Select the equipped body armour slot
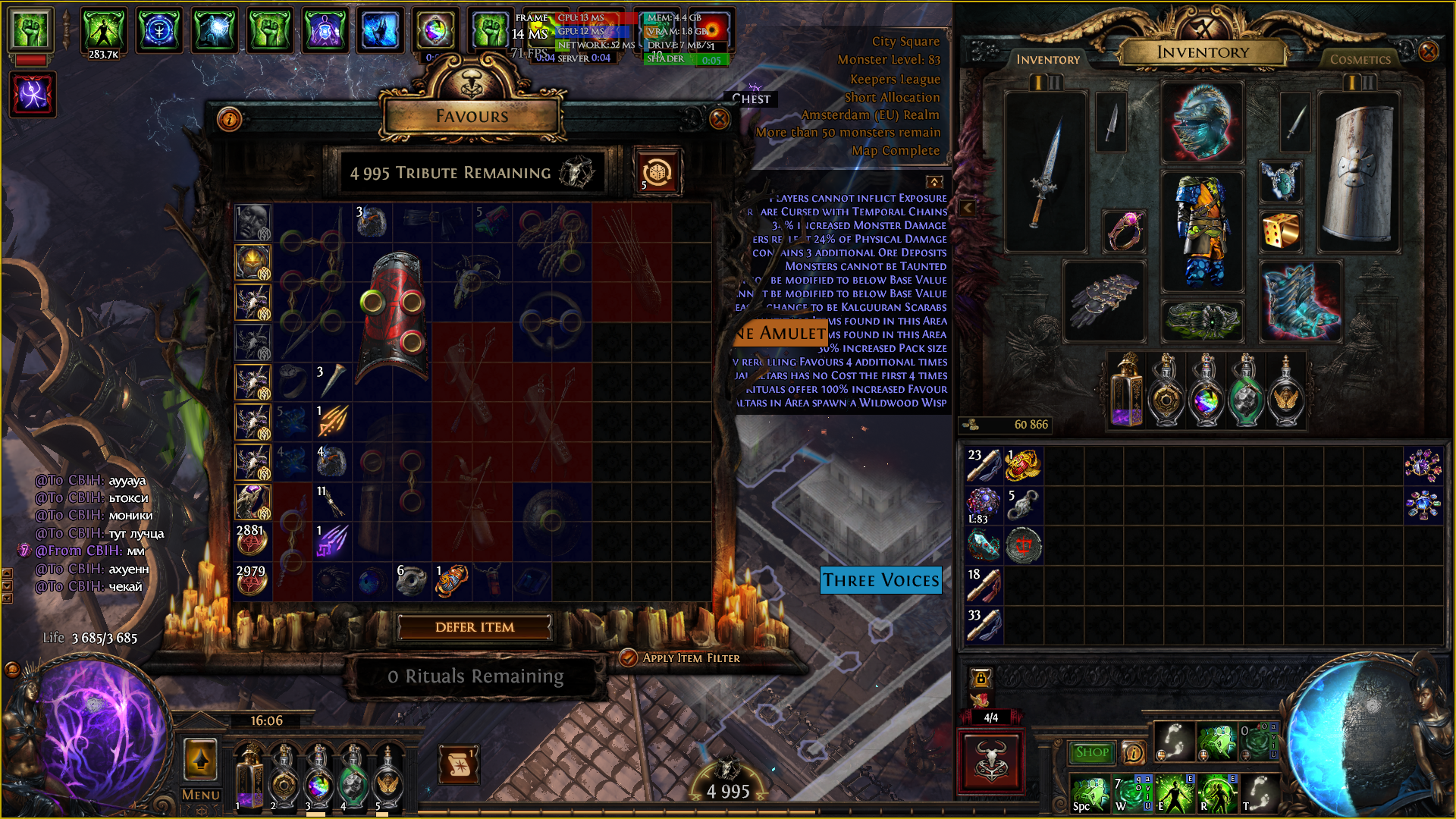 1202,231
